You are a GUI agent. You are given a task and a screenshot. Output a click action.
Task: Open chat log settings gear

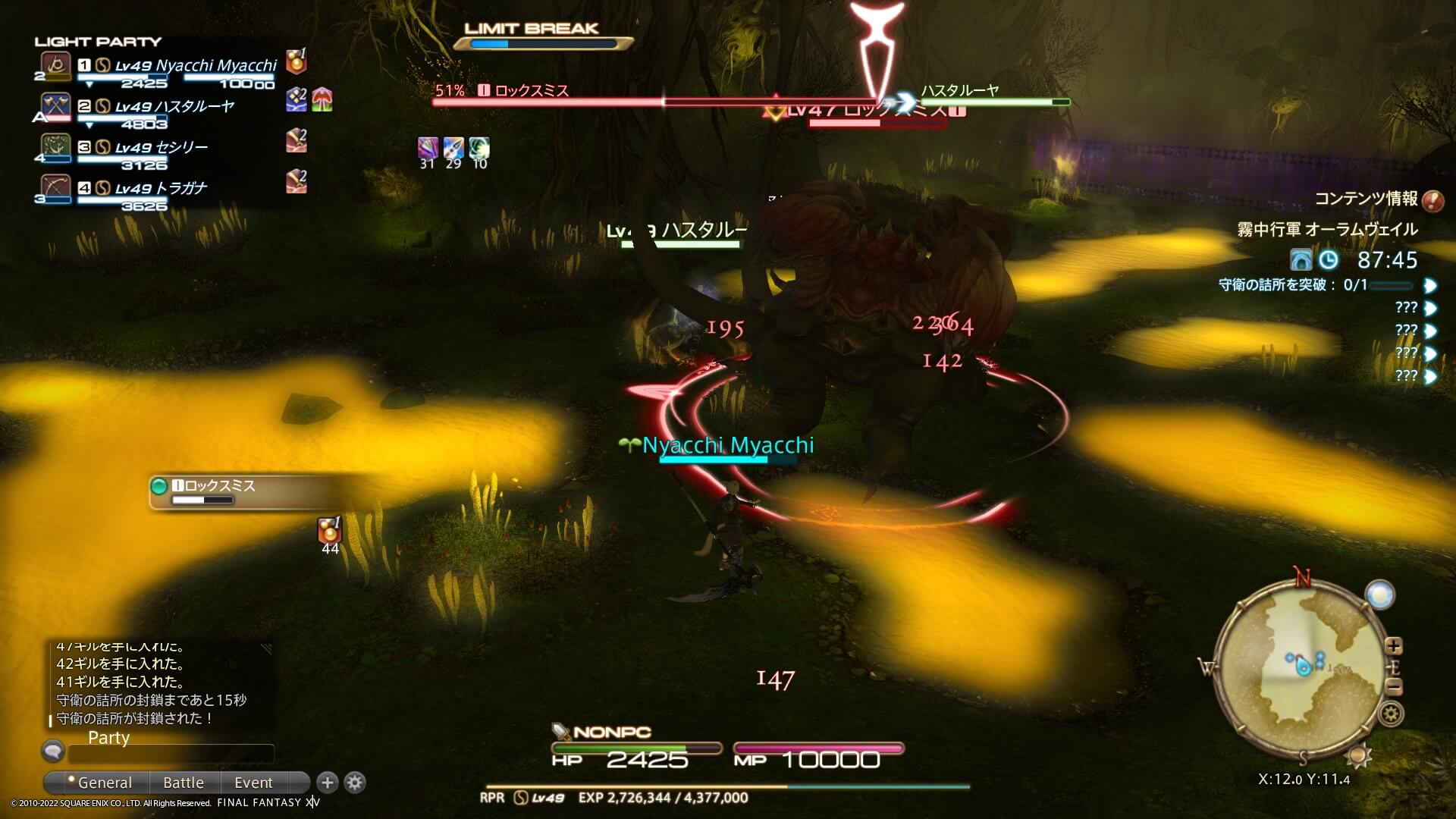click(x=355, y=782)
